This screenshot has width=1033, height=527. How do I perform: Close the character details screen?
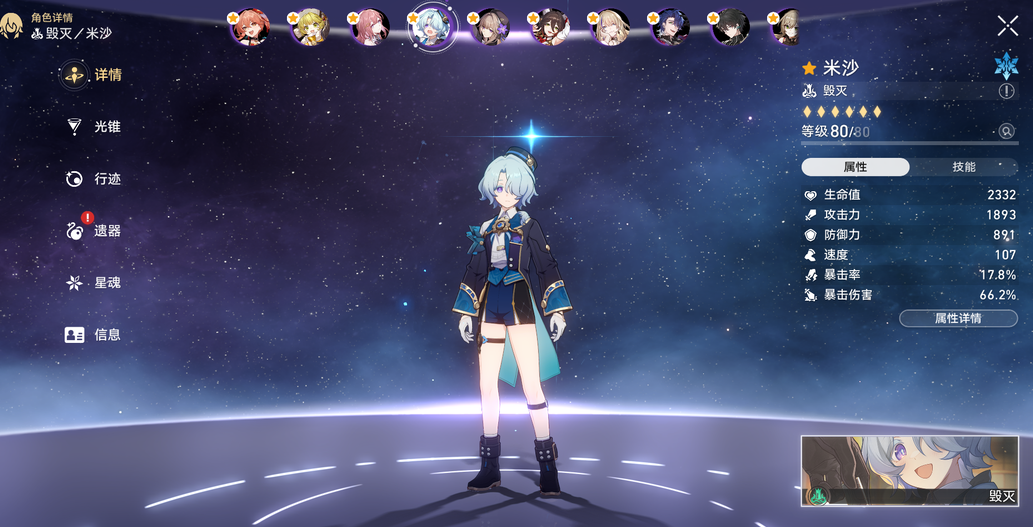point(1007,26)
